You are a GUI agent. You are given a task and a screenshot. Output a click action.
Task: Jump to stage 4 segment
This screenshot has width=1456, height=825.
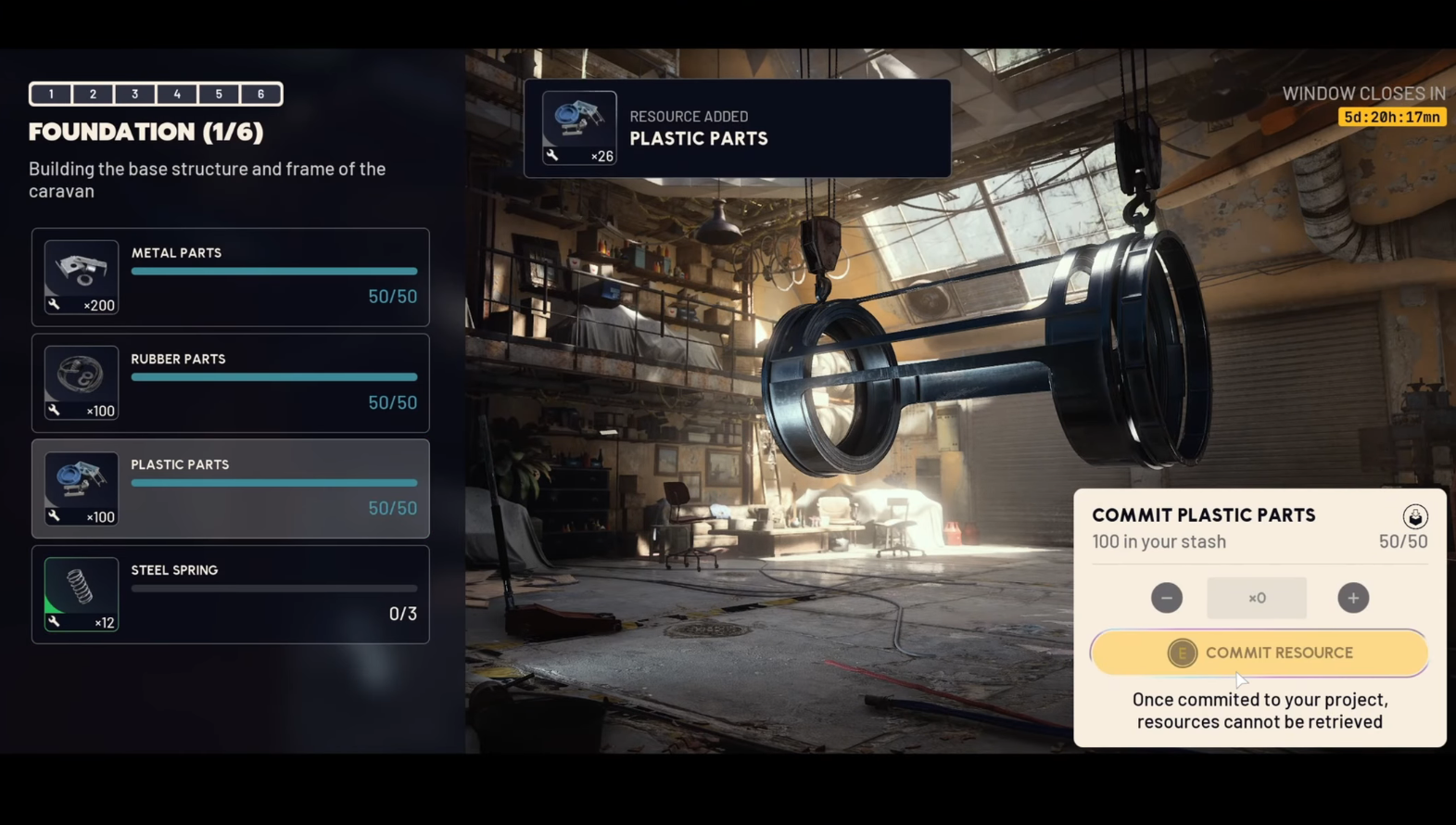177,94
